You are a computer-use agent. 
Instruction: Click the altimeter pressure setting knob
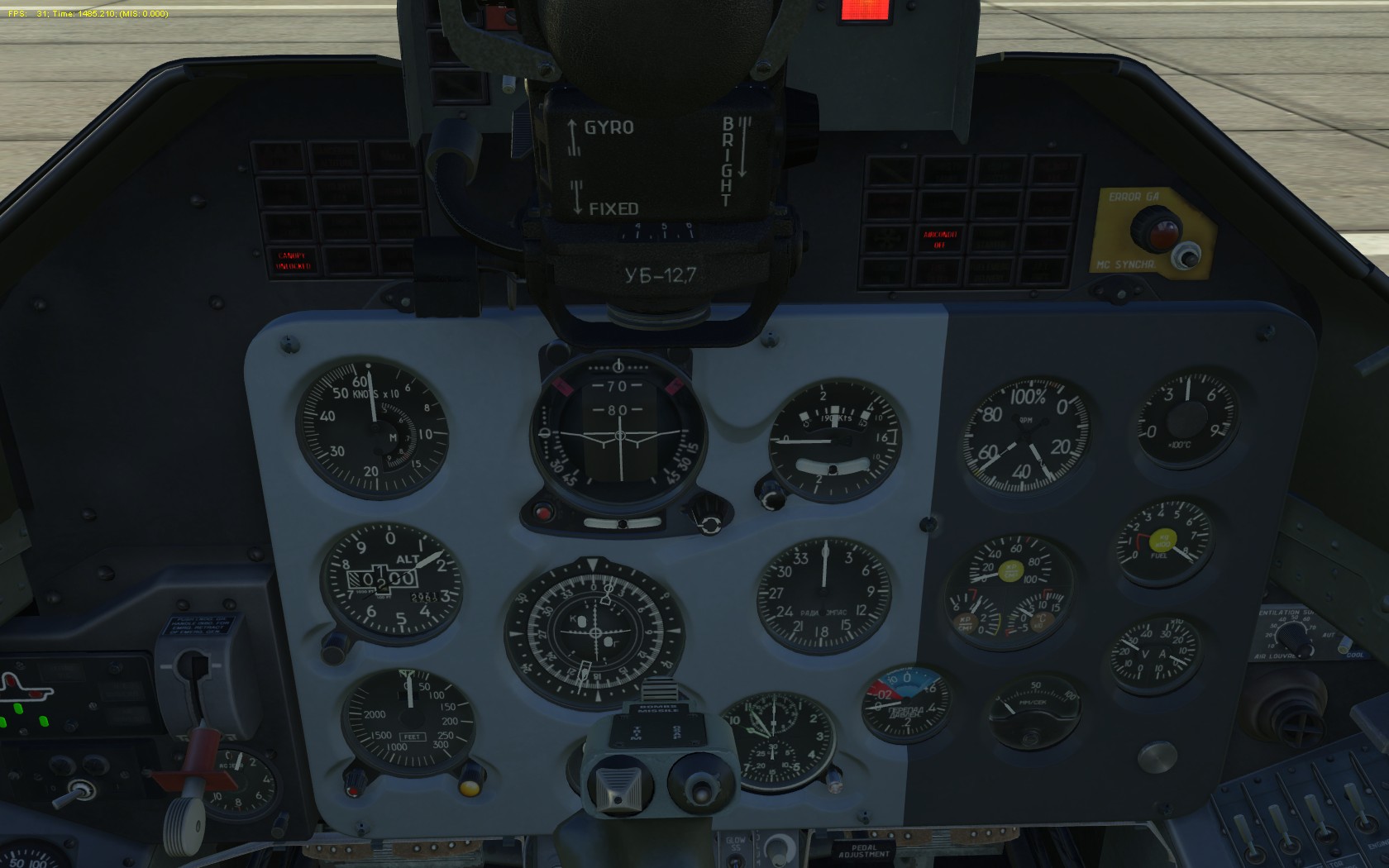[x=334, y=646]
